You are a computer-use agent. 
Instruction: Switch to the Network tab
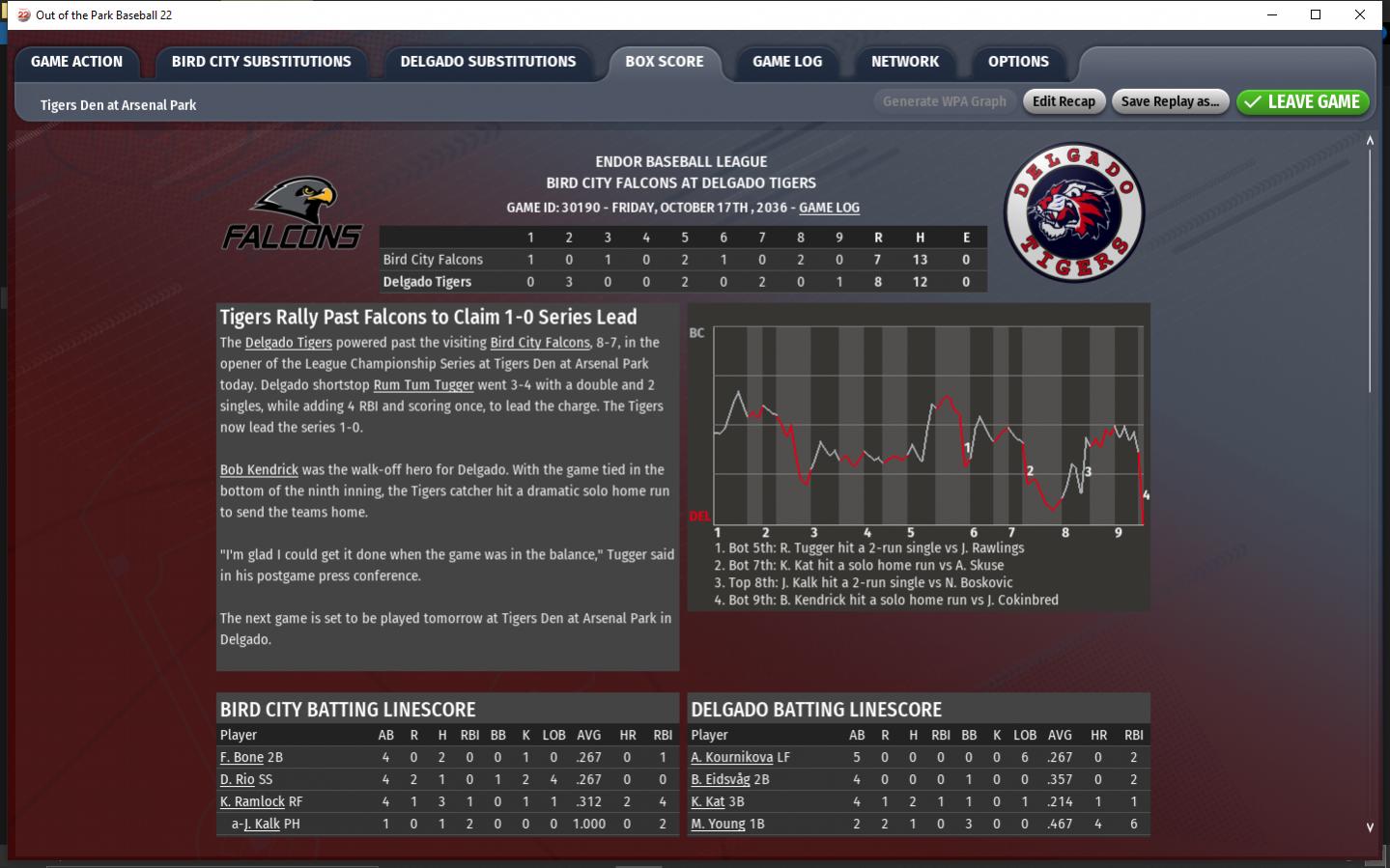tap(904, 62)
